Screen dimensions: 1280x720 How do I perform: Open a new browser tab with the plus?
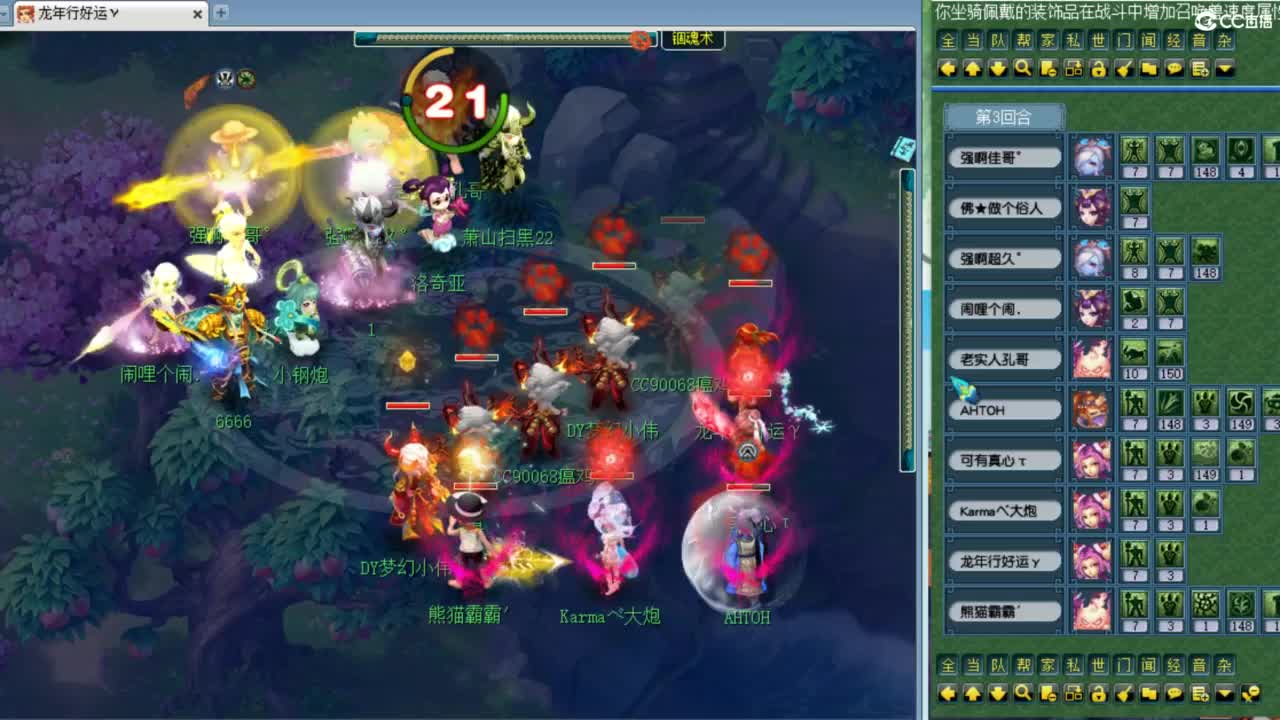[x=220, y=14]
